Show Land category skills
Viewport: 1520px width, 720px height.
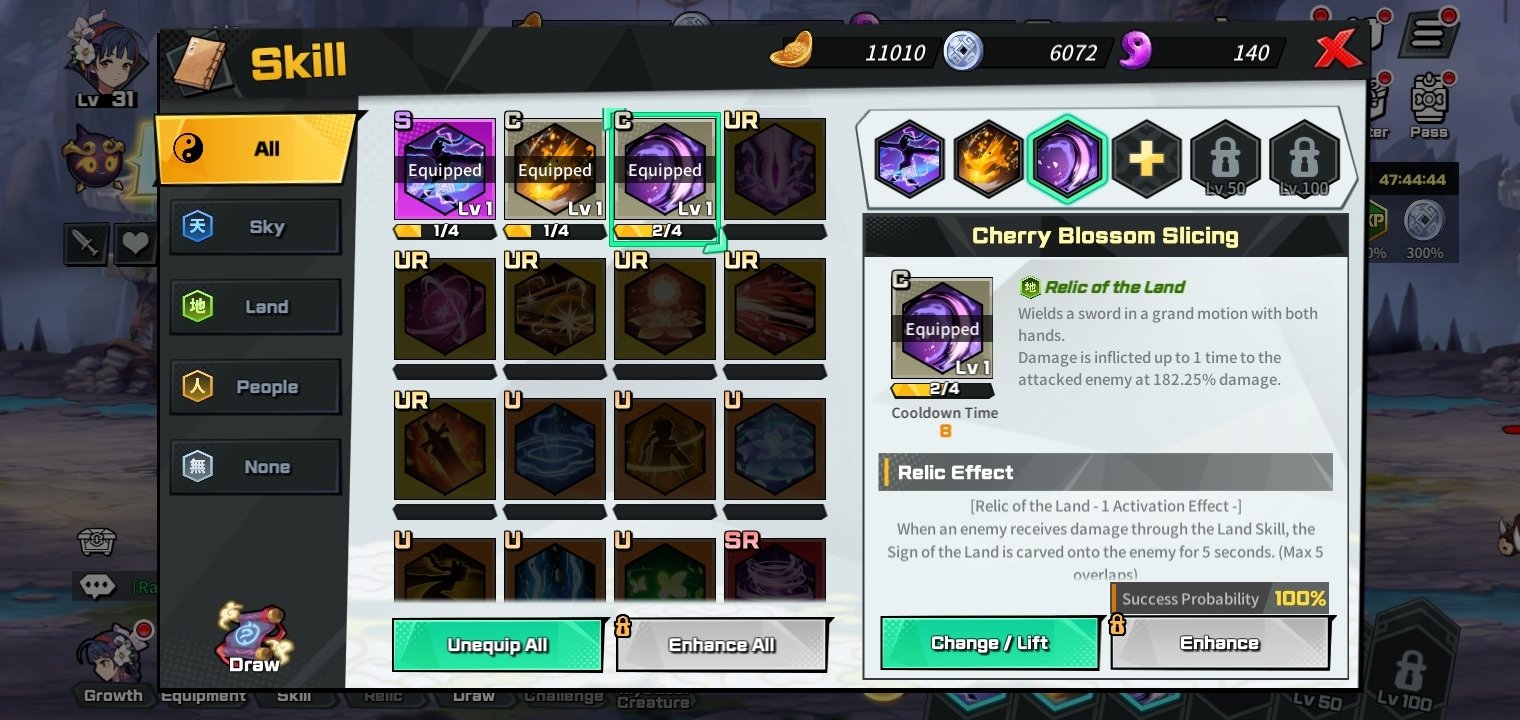256,307
